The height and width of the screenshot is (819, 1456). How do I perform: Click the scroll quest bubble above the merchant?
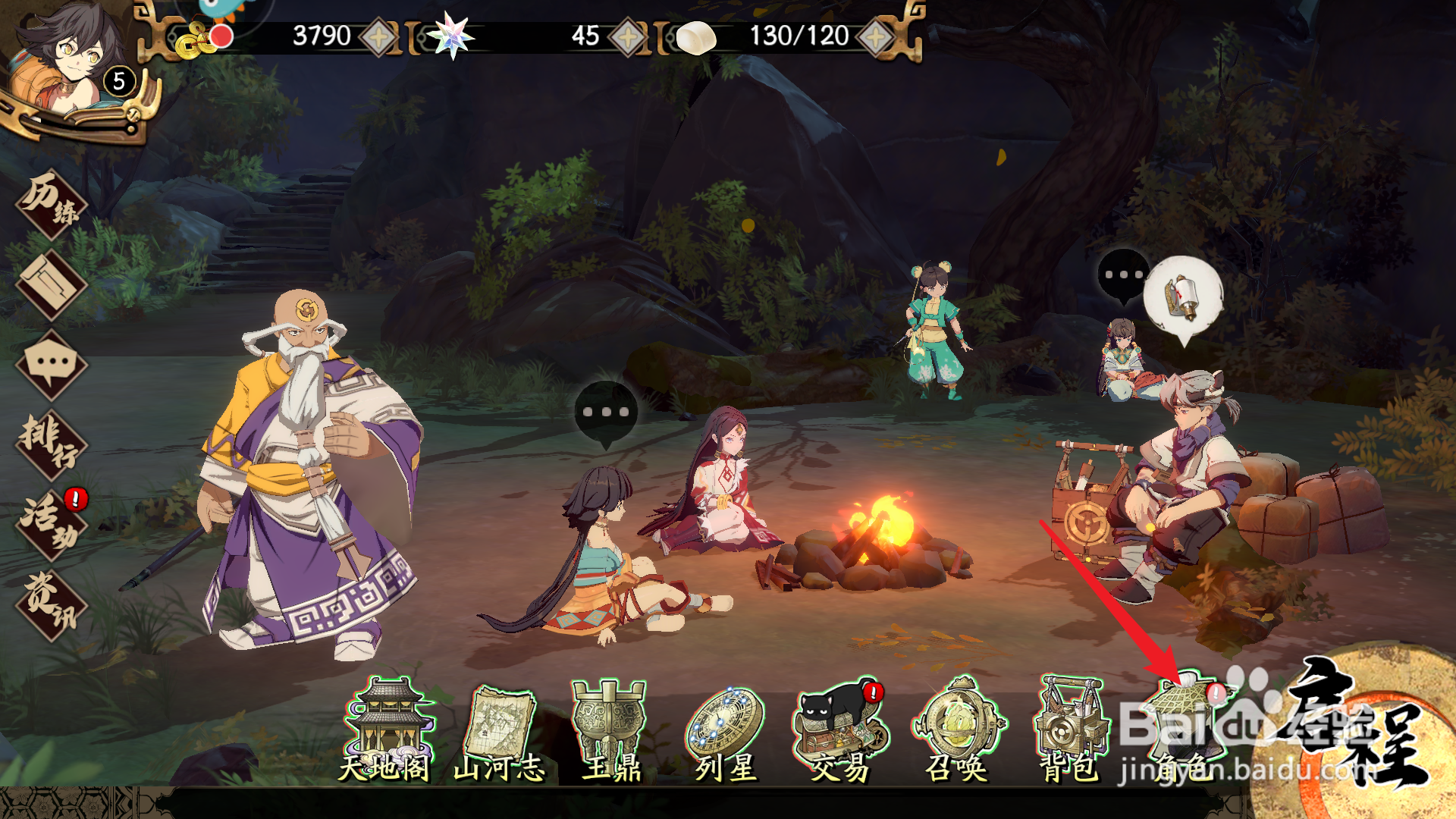click(x=1183, y=297)
